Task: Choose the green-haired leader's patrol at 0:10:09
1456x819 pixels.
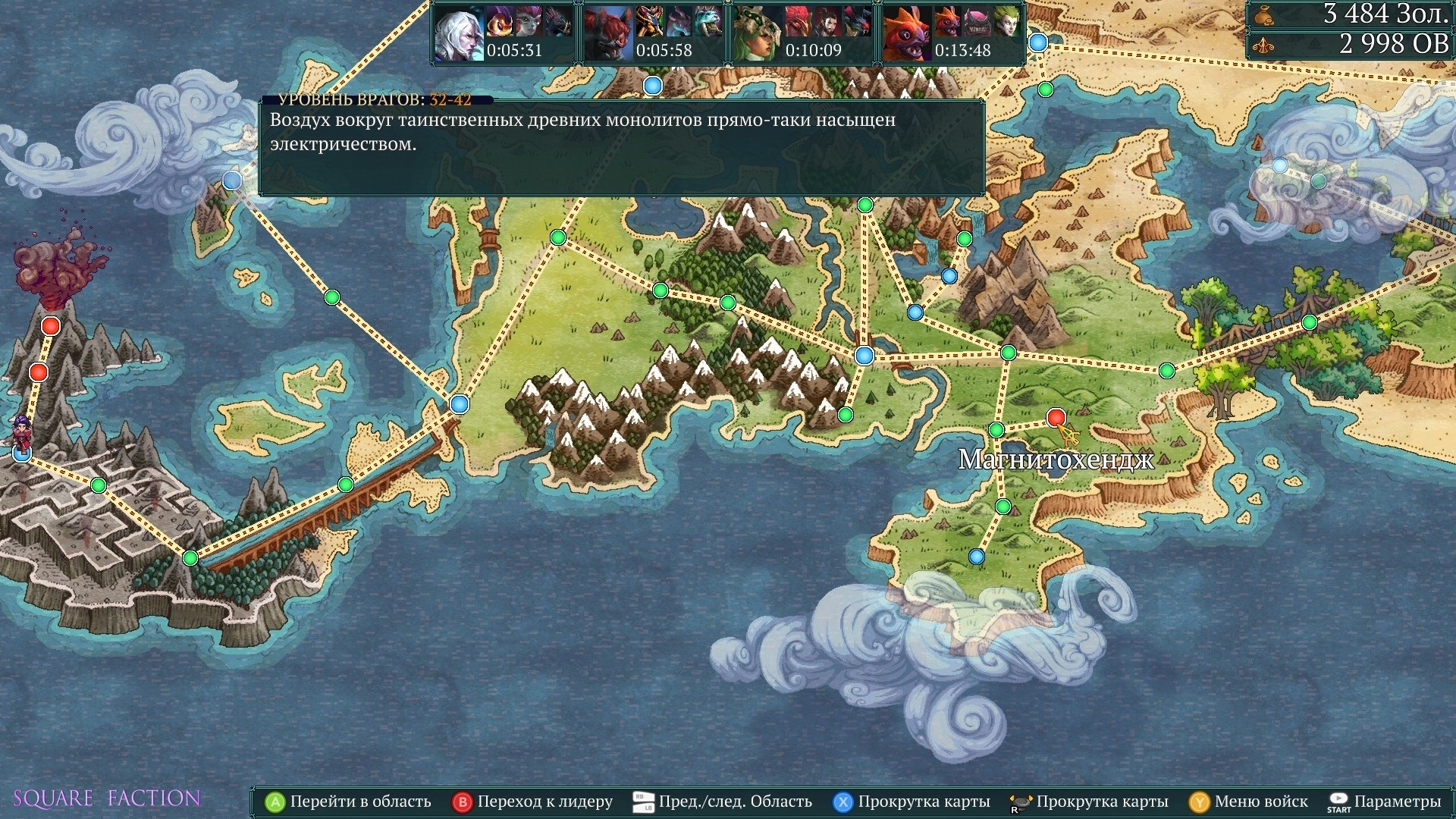Action: coord(802,33)
